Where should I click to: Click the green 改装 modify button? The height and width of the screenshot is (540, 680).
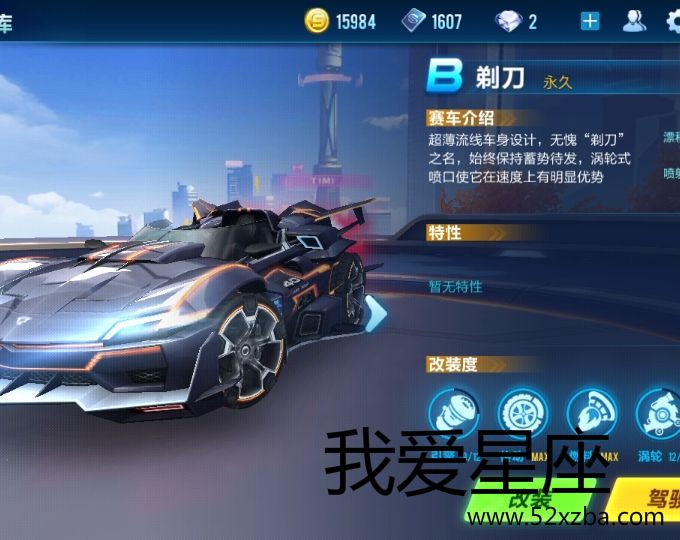(x=530, y=500)
